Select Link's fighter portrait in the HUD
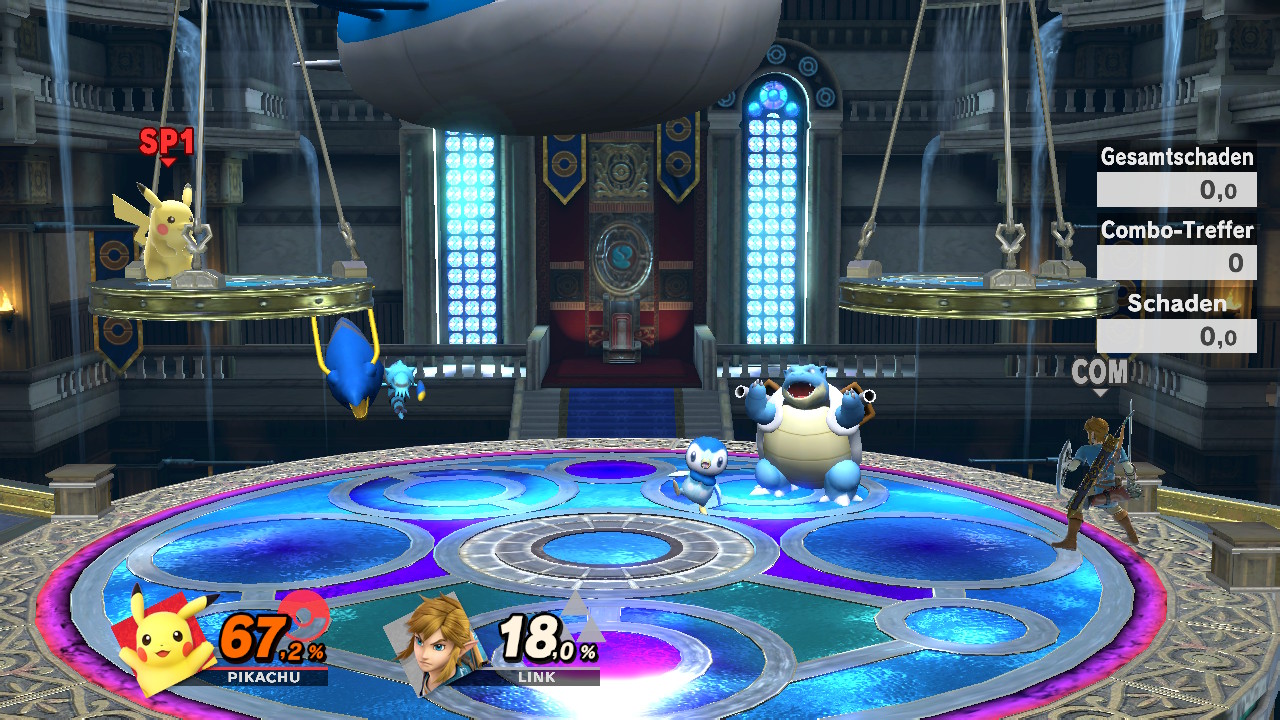The width and height of the screenshot is (1280, 720). click(x=439, y=643)
